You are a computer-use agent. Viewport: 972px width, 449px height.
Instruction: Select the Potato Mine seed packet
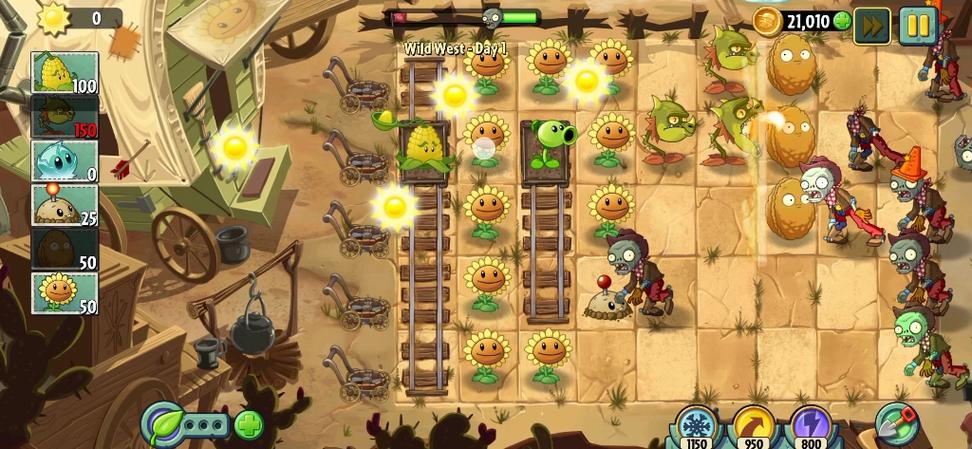[64, 205]
